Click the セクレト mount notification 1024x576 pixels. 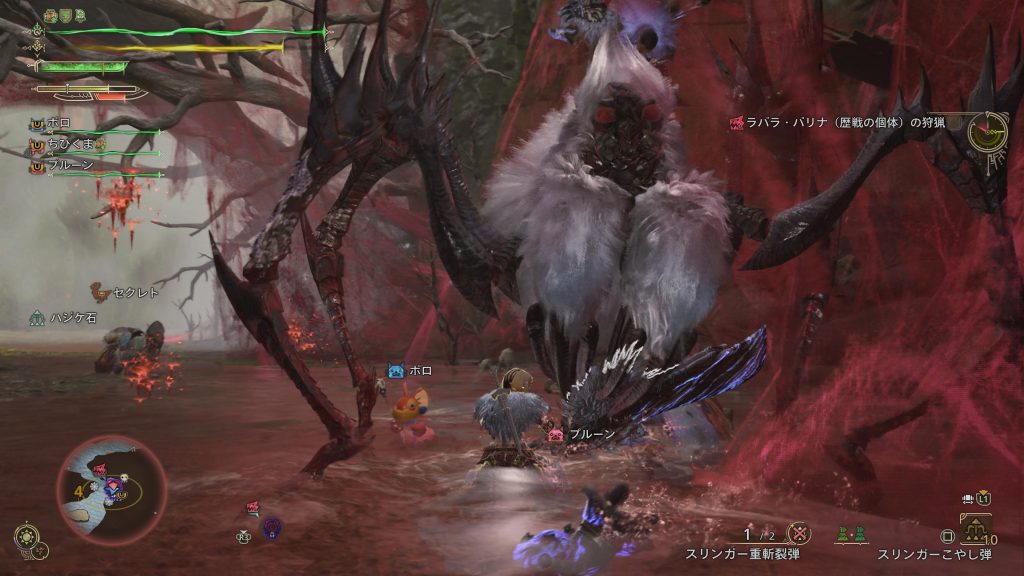124,292
